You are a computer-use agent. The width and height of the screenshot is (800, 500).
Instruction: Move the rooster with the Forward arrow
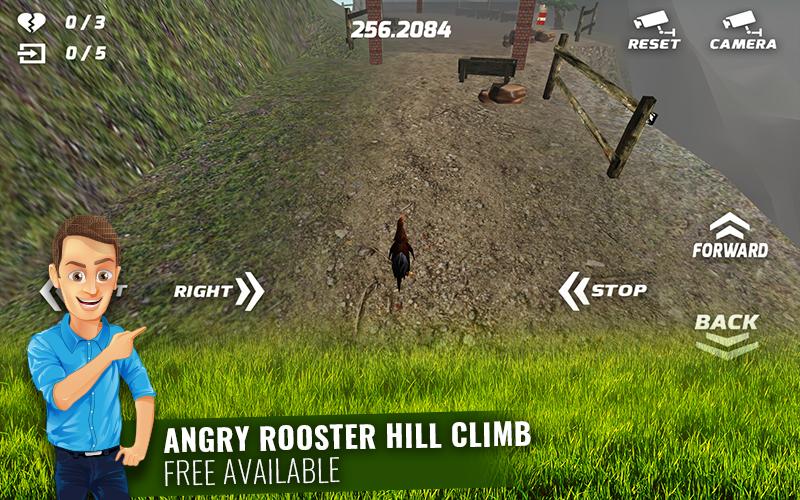point(730,237)
